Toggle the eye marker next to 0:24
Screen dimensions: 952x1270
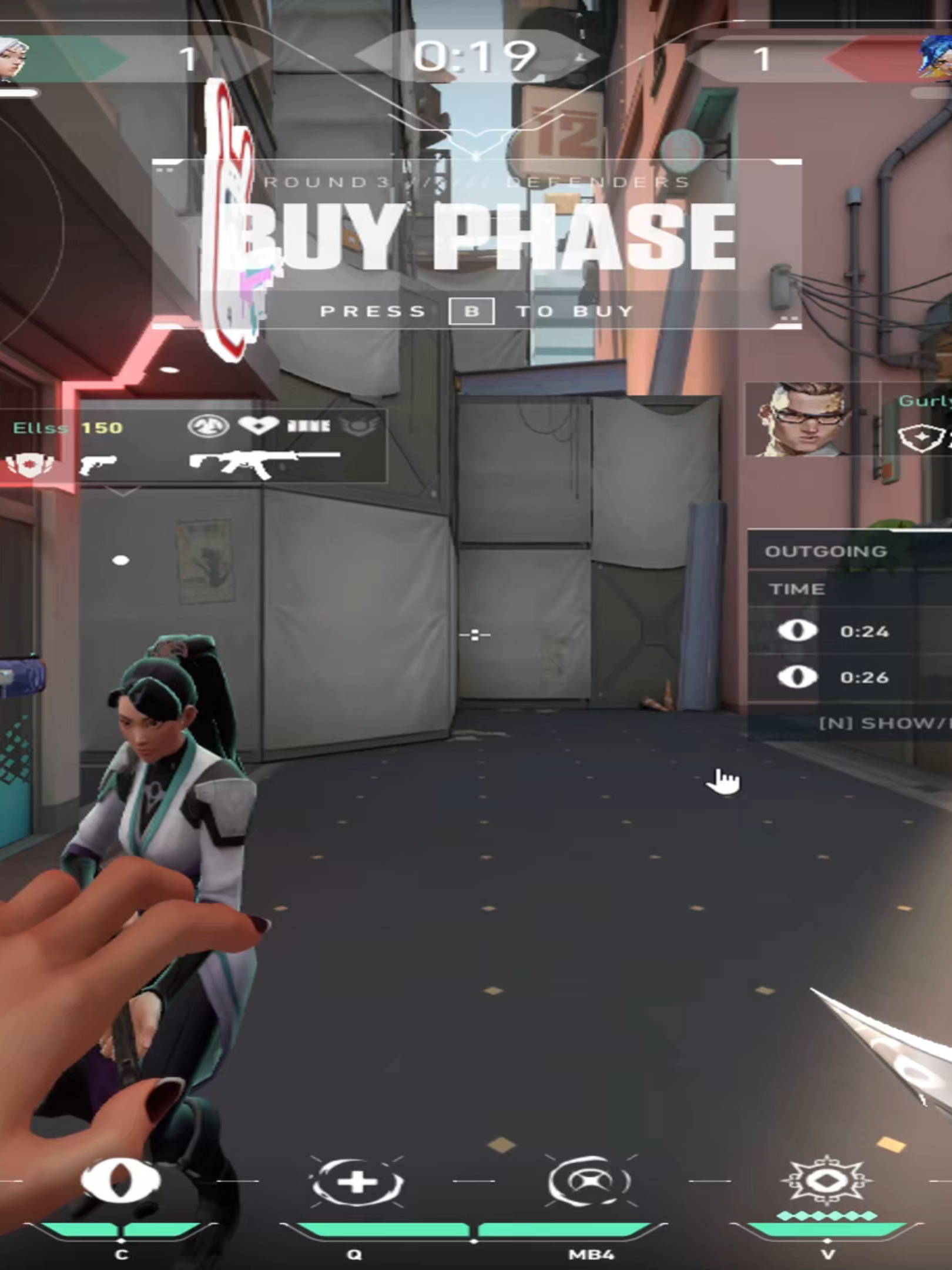797,630
